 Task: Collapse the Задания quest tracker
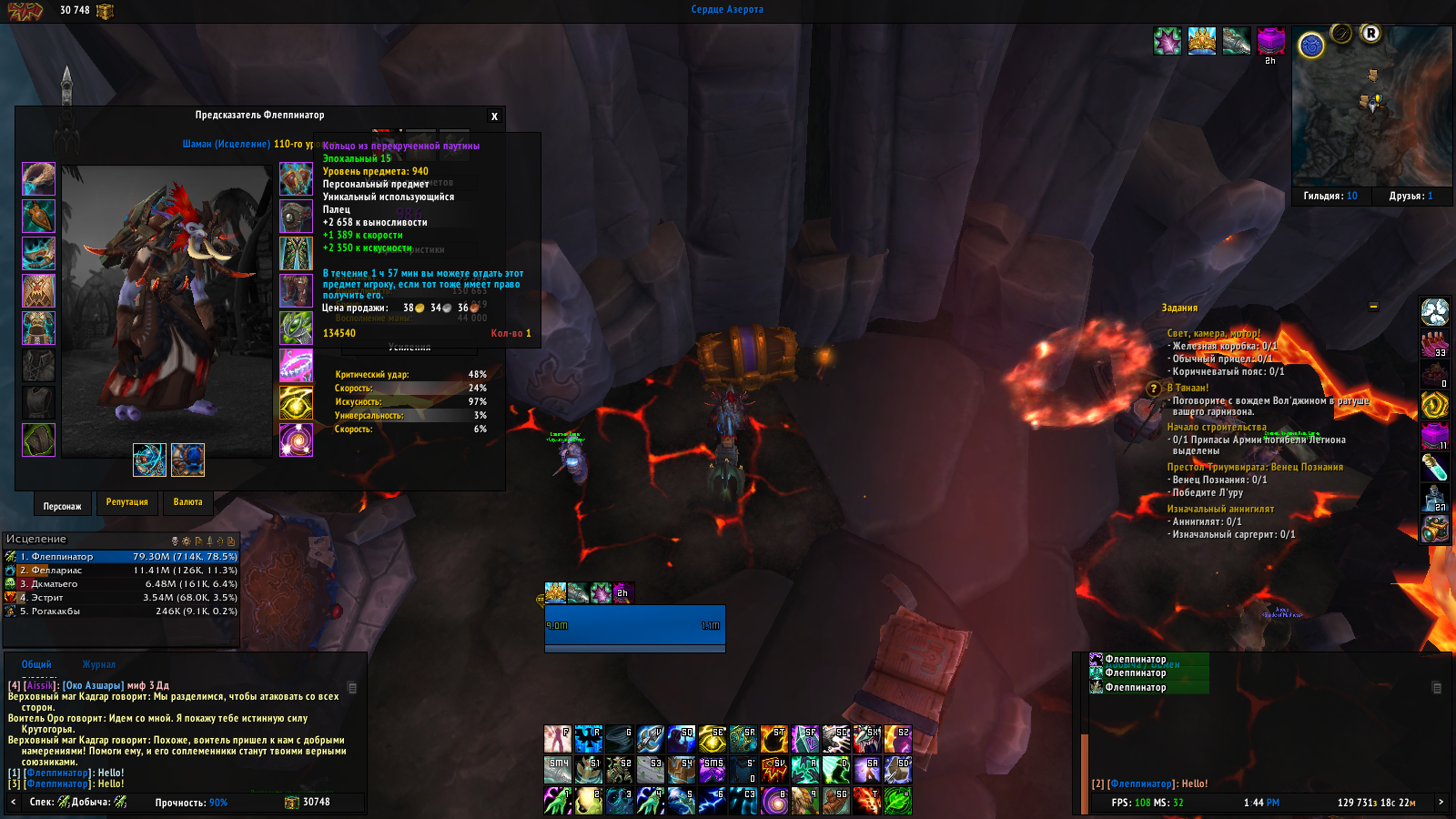coord(1373,307)
